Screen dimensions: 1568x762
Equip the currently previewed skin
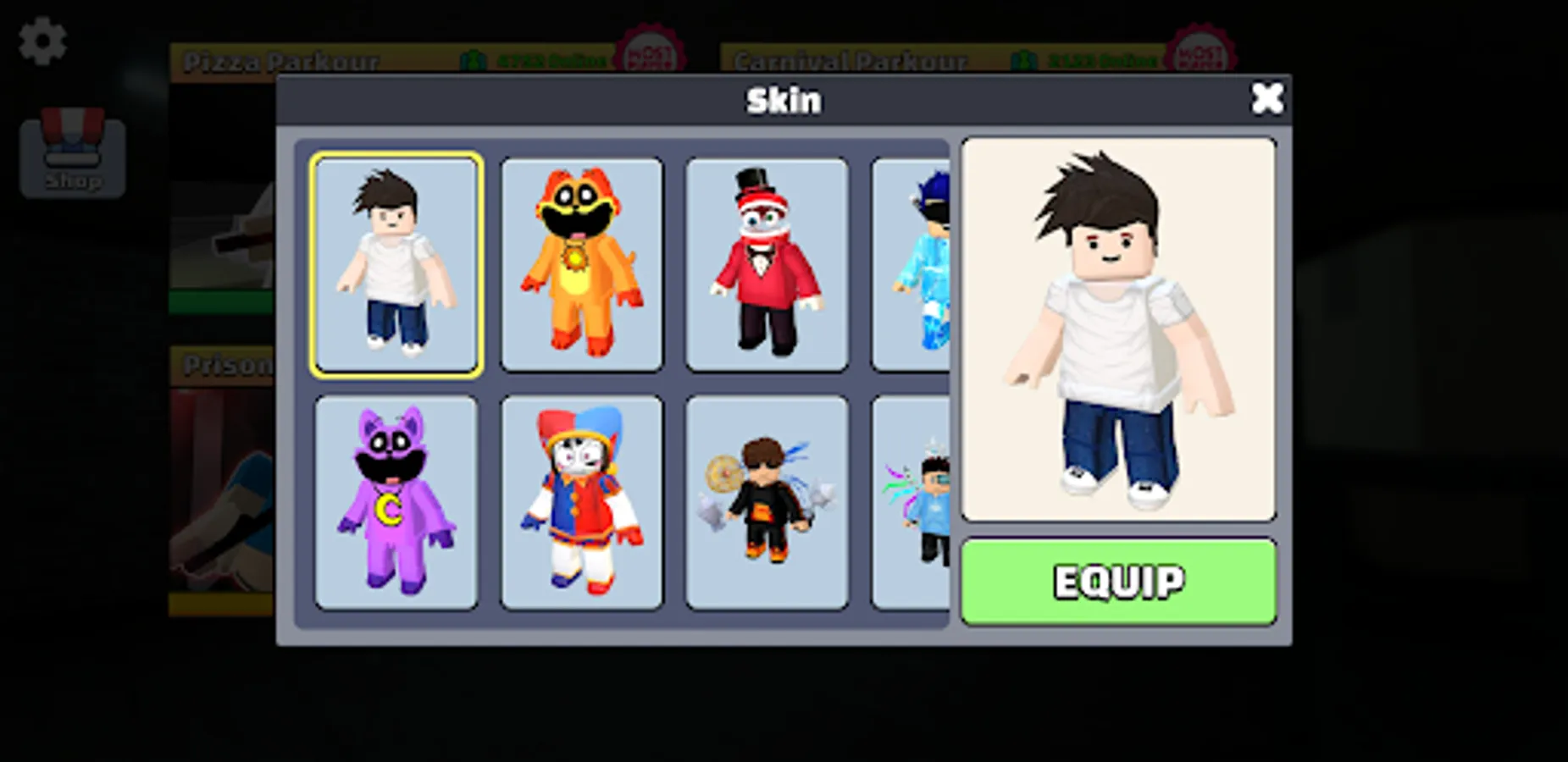coord(1117,583)
